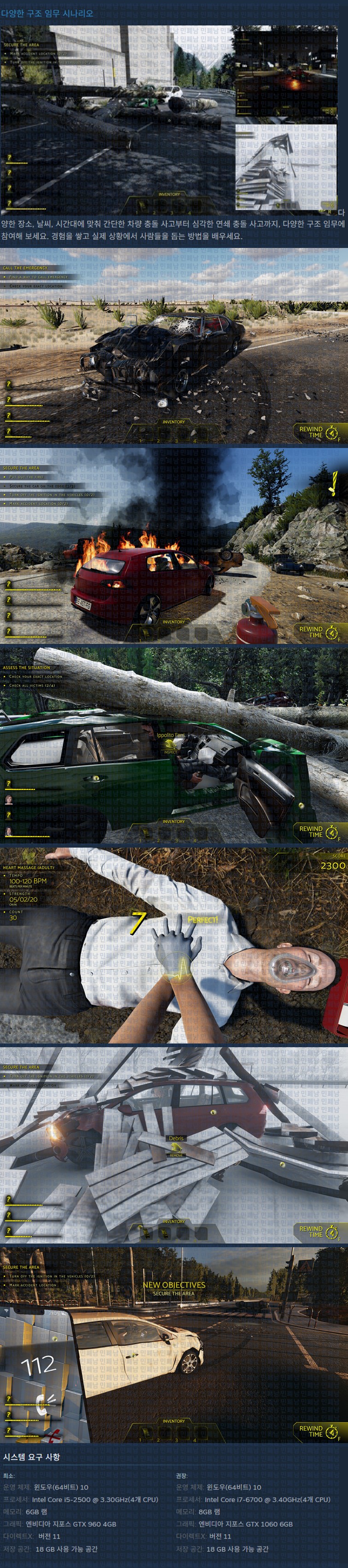Viewport: 348px width, 1568px height.
Task: Click the Call the Emergency objective header
Action: click(x=25, y=267)
